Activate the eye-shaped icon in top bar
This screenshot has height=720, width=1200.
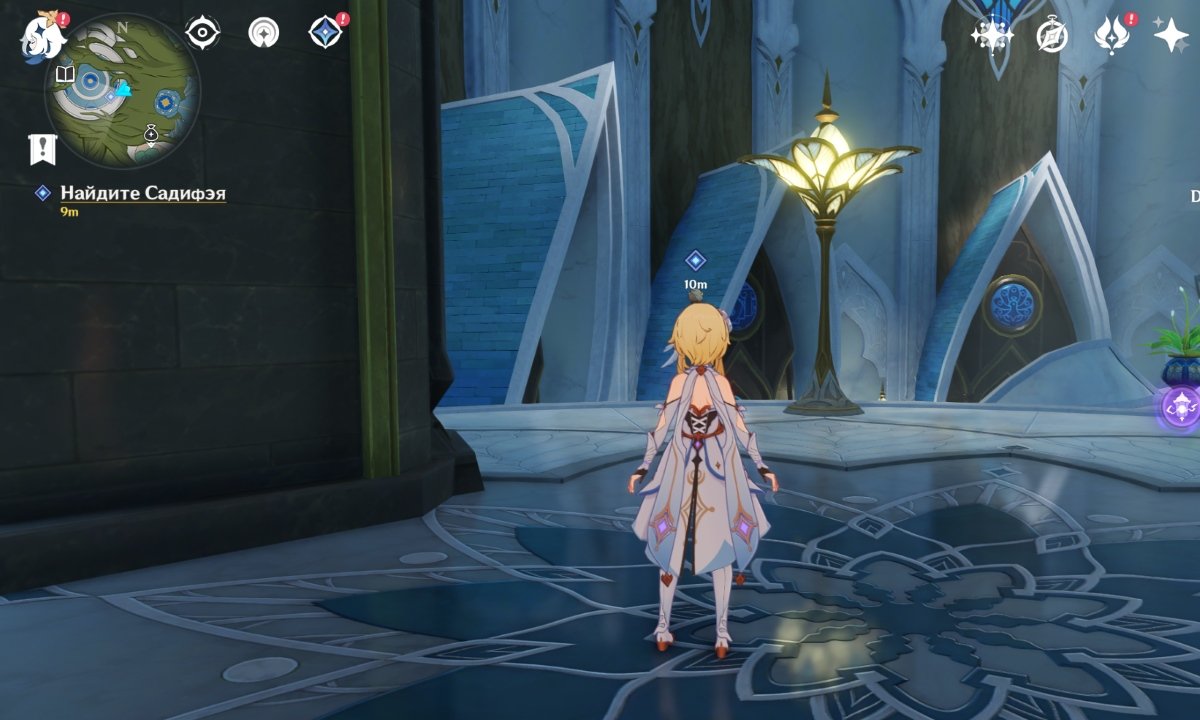coord(203,33)
